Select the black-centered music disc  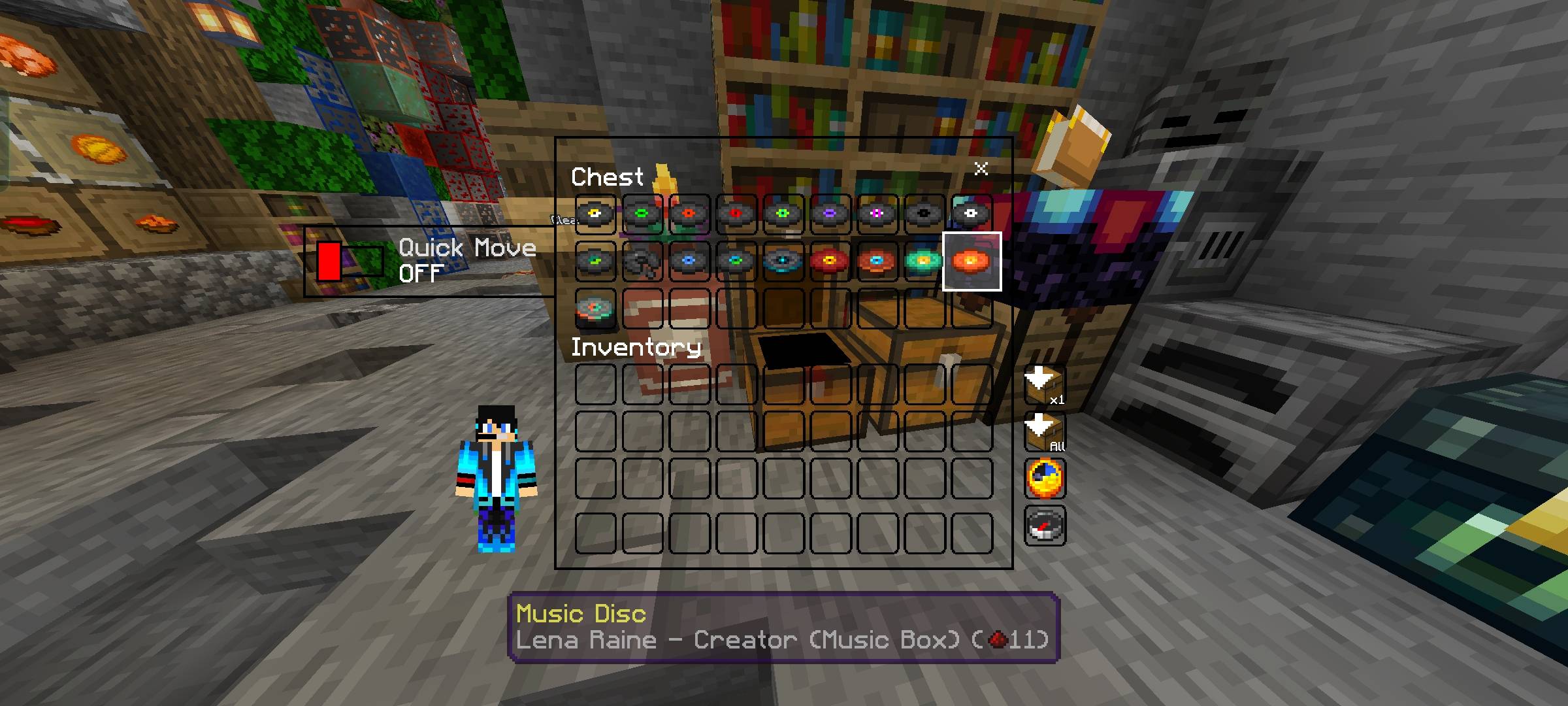(x=924, y=214)
